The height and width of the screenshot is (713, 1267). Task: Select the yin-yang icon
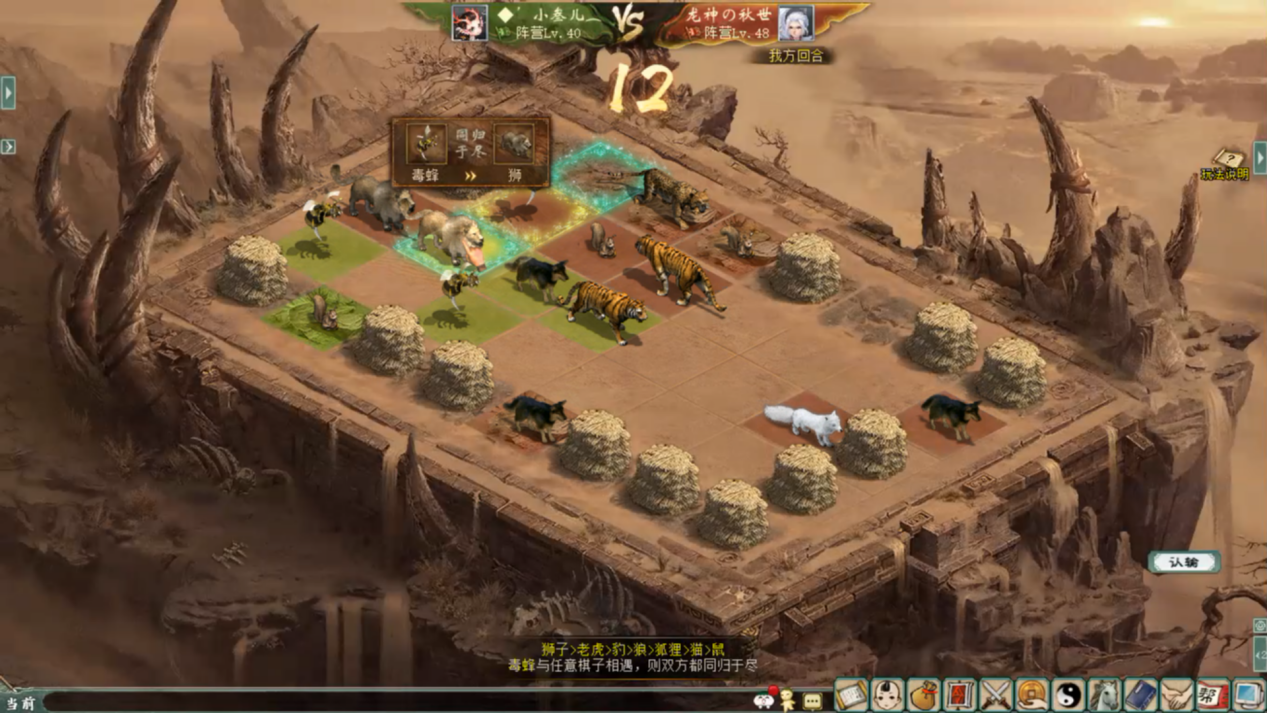point(1068,694)
